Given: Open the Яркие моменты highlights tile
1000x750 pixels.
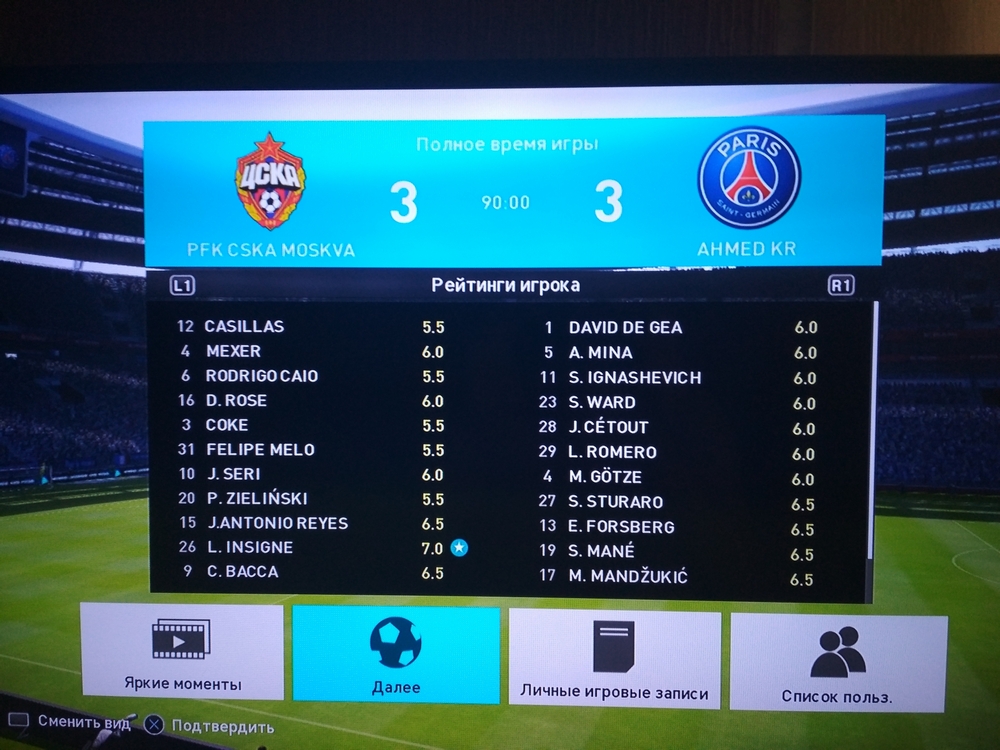Looking at the screenshot, I should point(182,657).
